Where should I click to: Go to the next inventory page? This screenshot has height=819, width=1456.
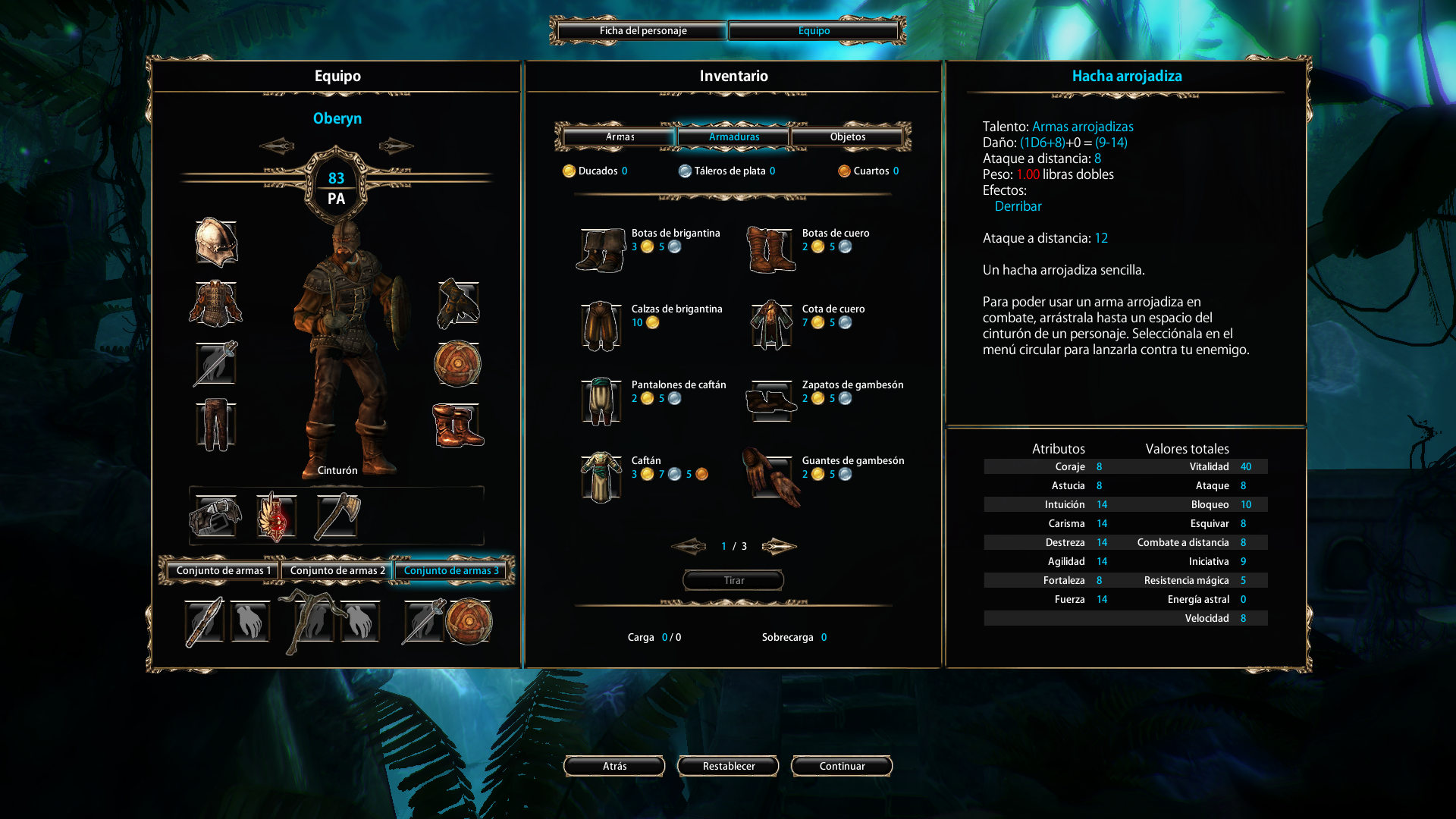click(779, 546)
